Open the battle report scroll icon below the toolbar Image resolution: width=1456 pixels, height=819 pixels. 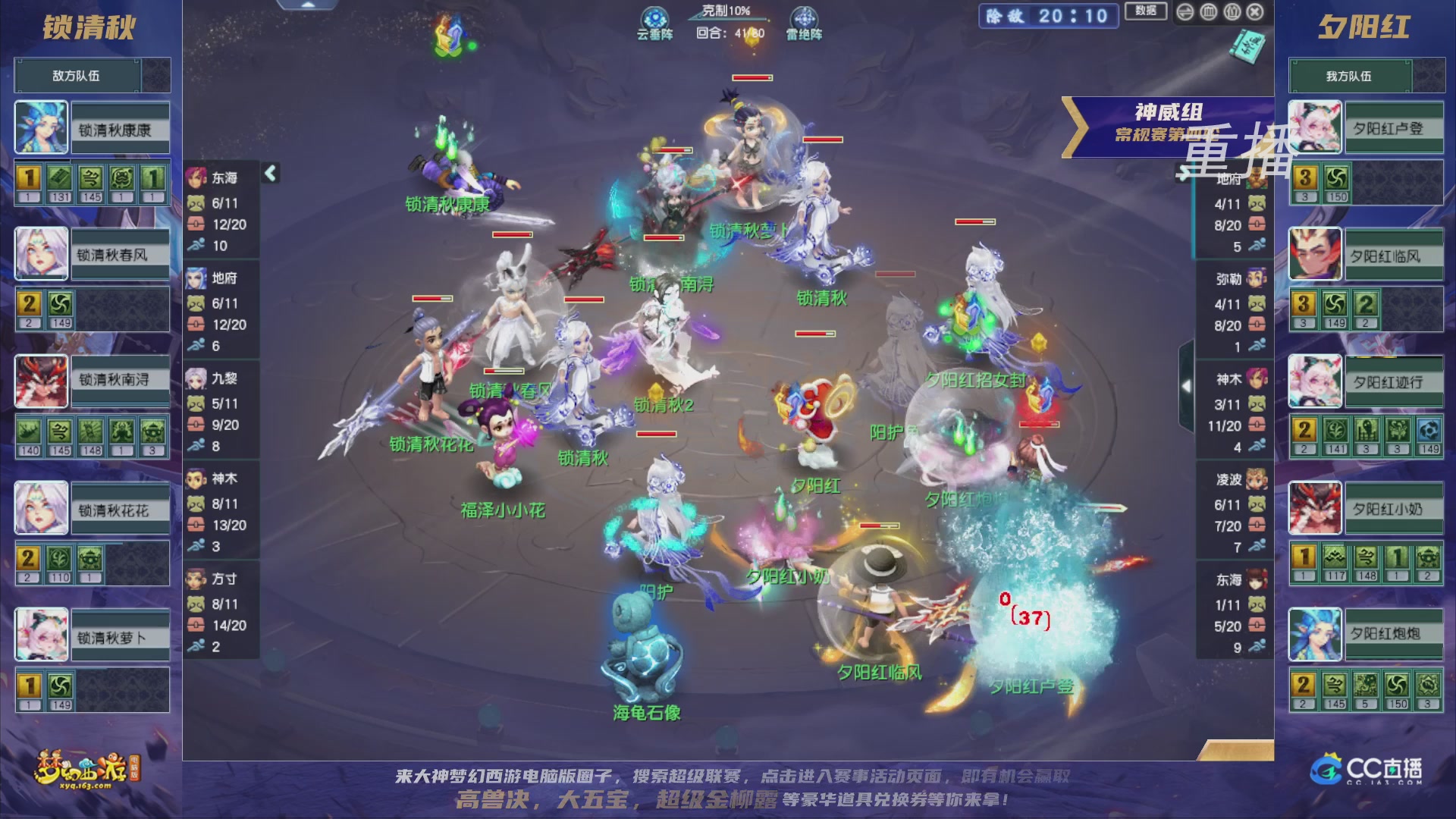[1248, 47]
